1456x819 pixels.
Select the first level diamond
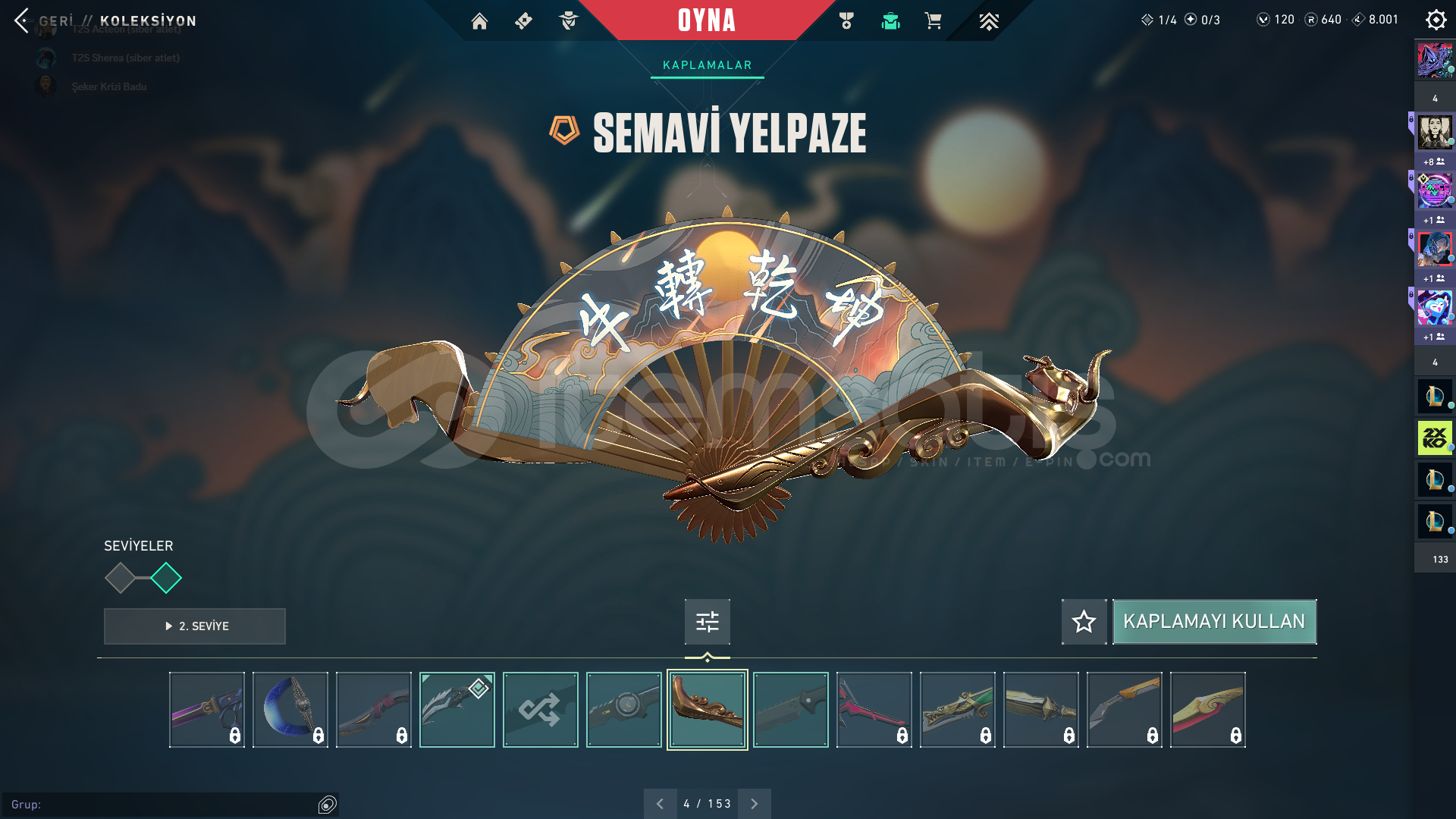point(120,579)
